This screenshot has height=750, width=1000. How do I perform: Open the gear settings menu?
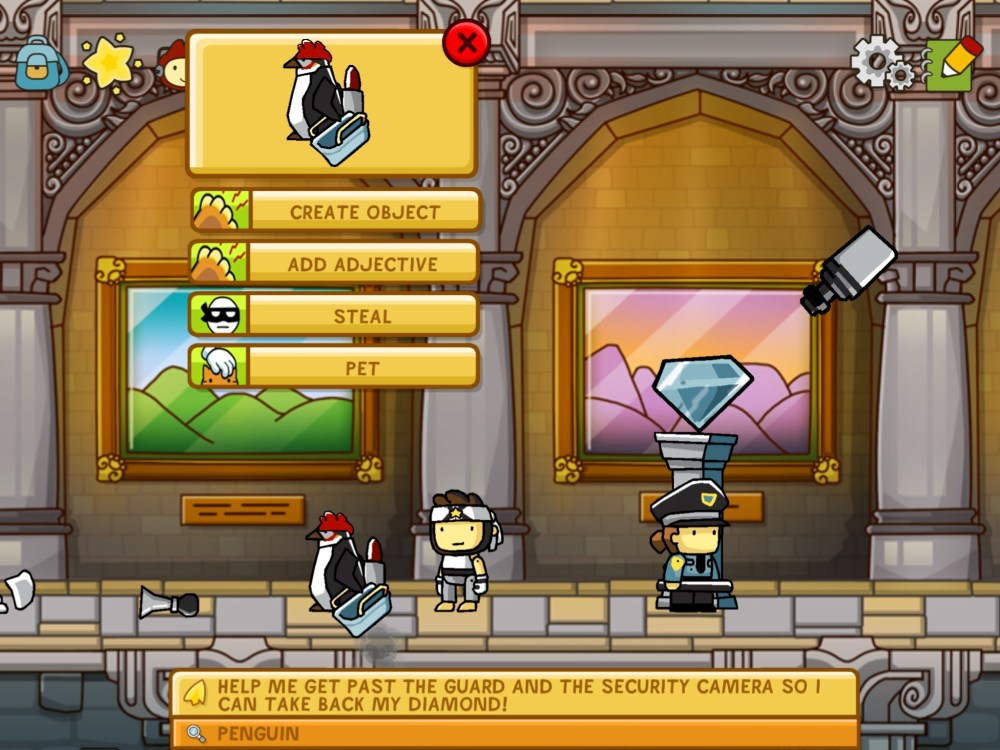(880, 64)
